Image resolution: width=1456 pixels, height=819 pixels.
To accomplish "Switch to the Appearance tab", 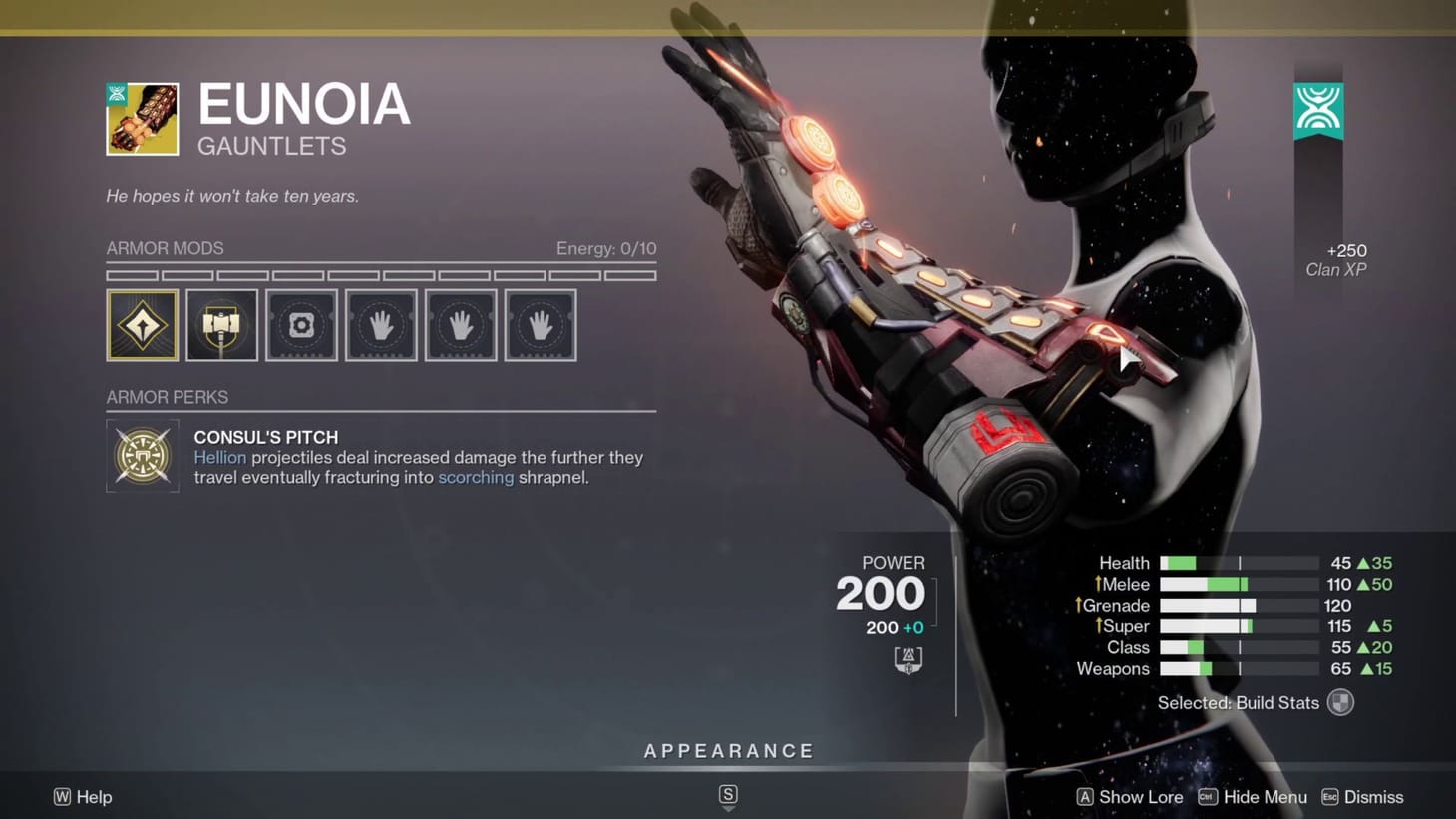I will (728, 750).
